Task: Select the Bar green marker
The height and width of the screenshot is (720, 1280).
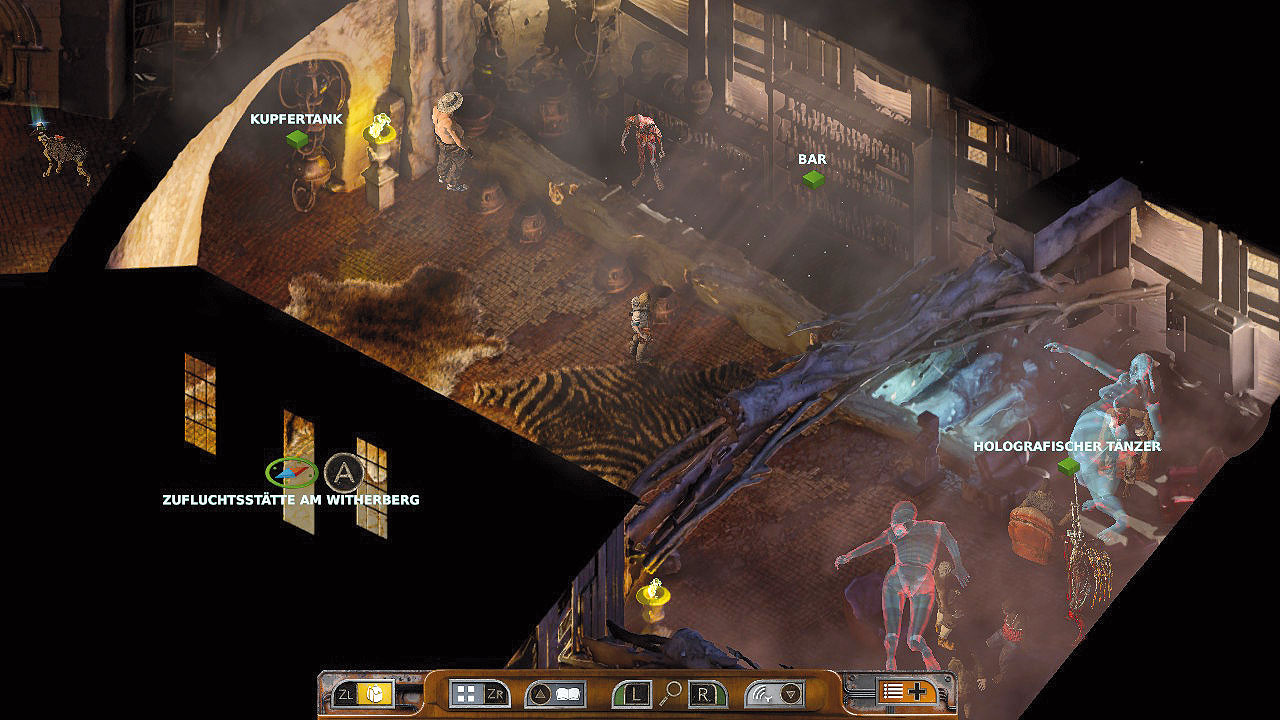Action: click(x=813, y=179)
